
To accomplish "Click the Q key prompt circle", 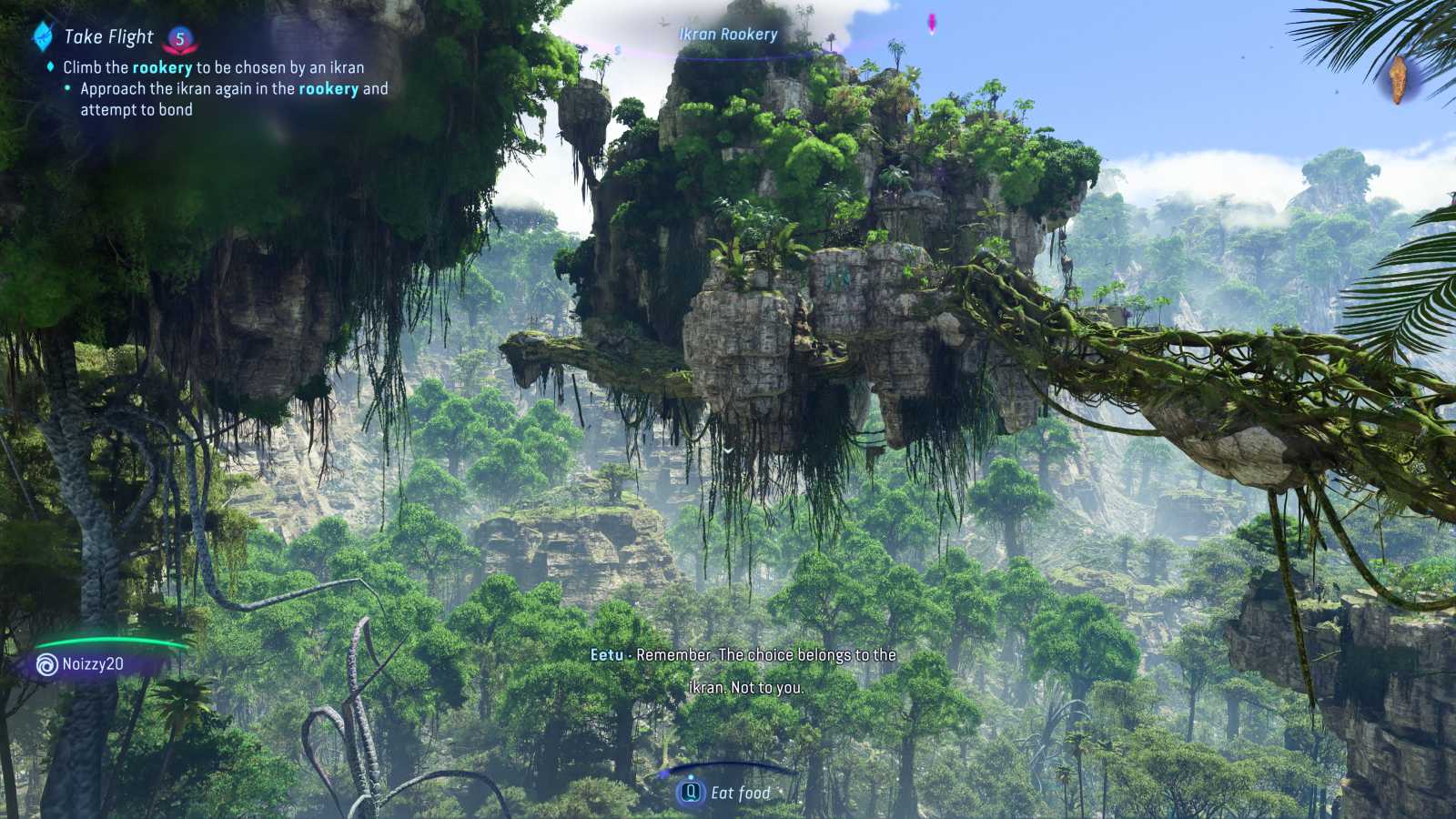I will [x=692, y=793].
